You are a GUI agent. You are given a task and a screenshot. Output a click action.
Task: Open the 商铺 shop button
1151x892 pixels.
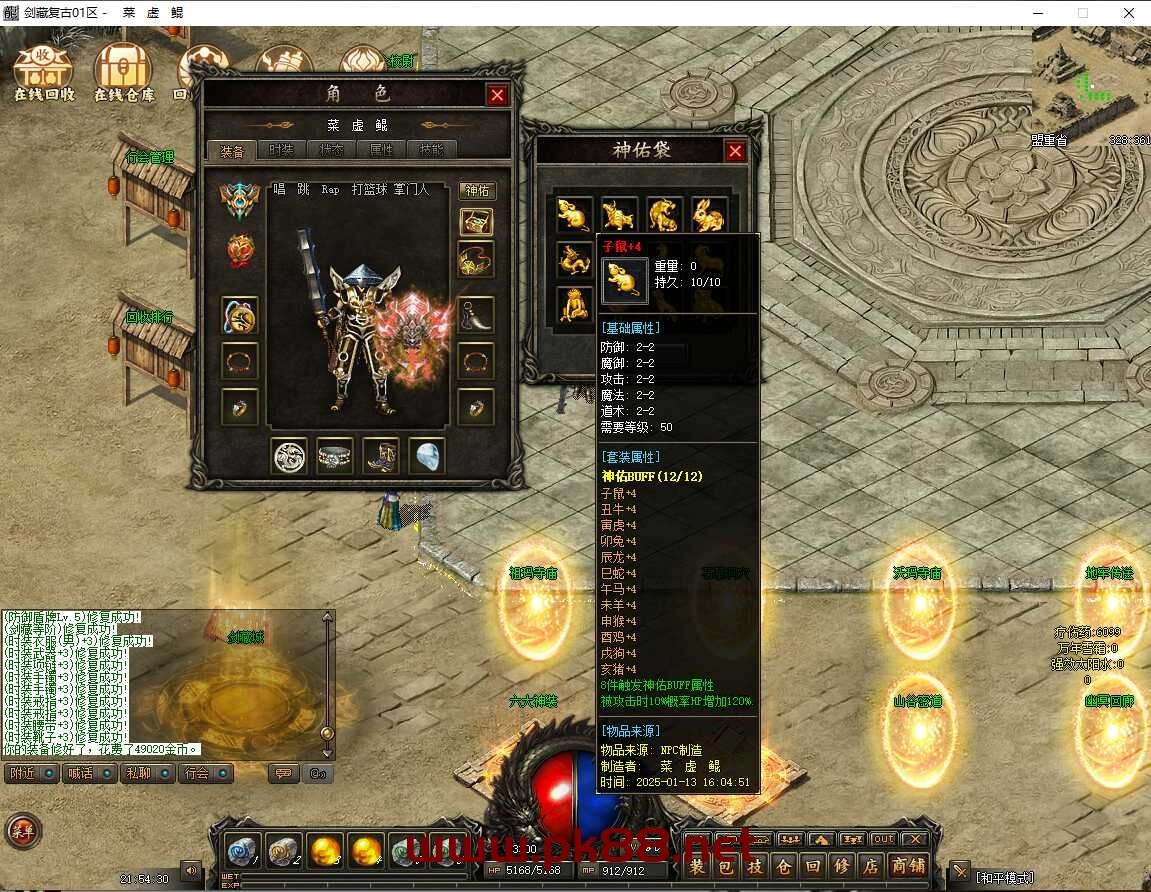pyautogui.click(x=908, y=866)
